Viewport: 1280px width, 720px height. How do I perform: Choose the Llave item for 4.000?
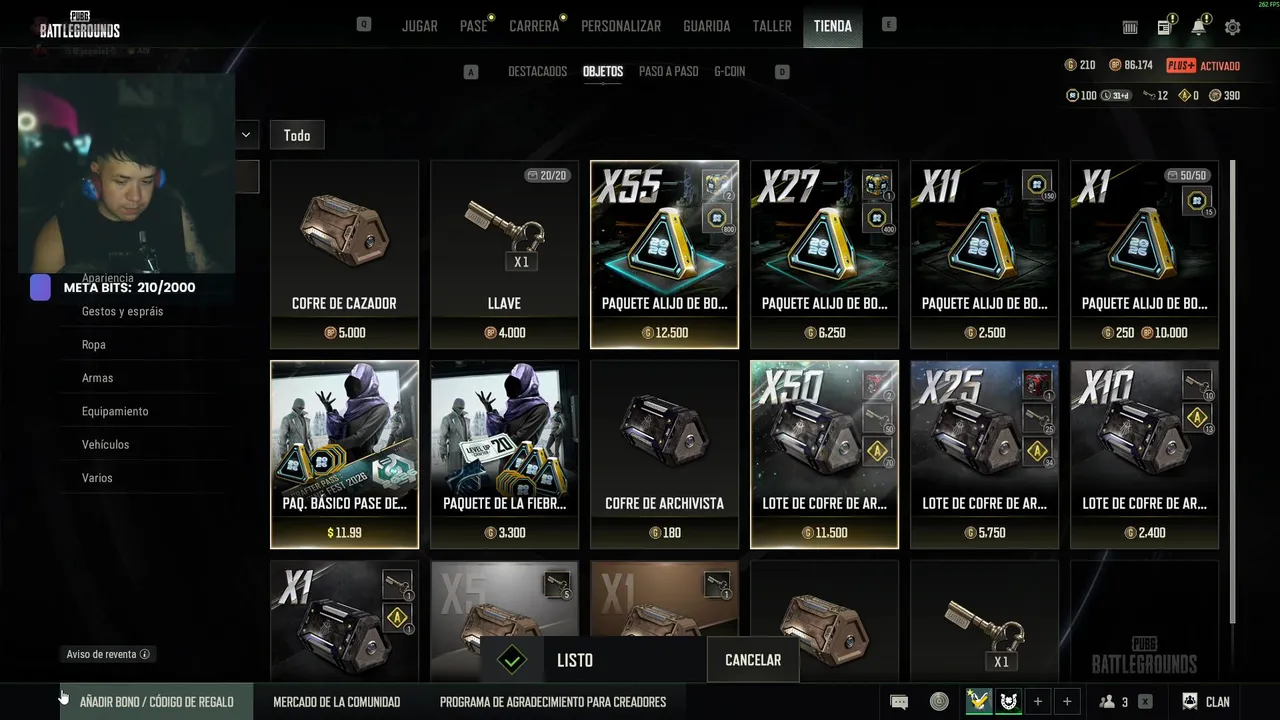[x=504, y=254]
